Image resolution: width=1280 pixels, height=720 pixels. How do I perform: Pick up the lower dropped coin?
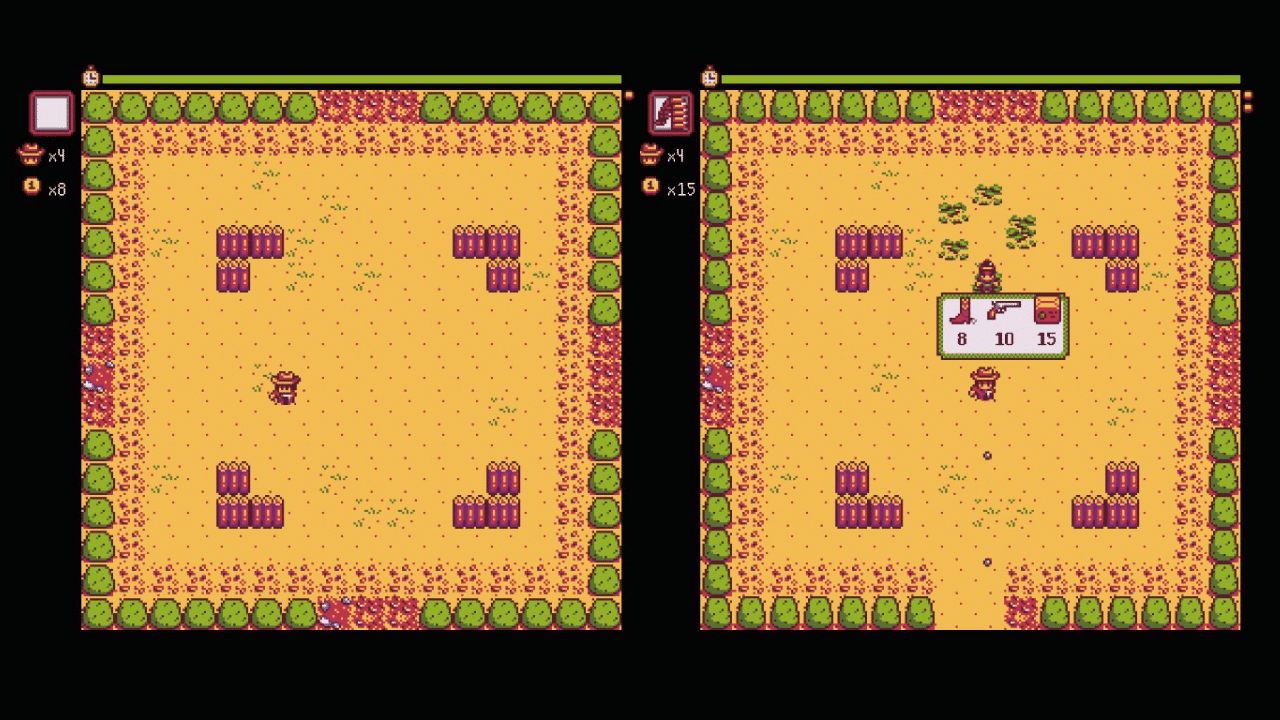click(988, 562)
